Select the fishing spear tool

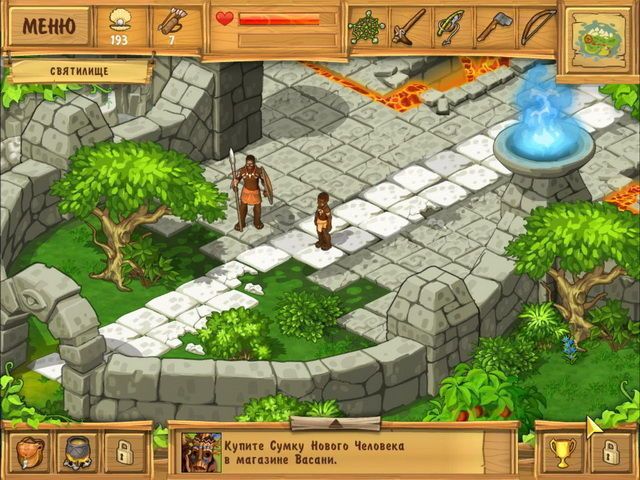[x=451, y=25]
